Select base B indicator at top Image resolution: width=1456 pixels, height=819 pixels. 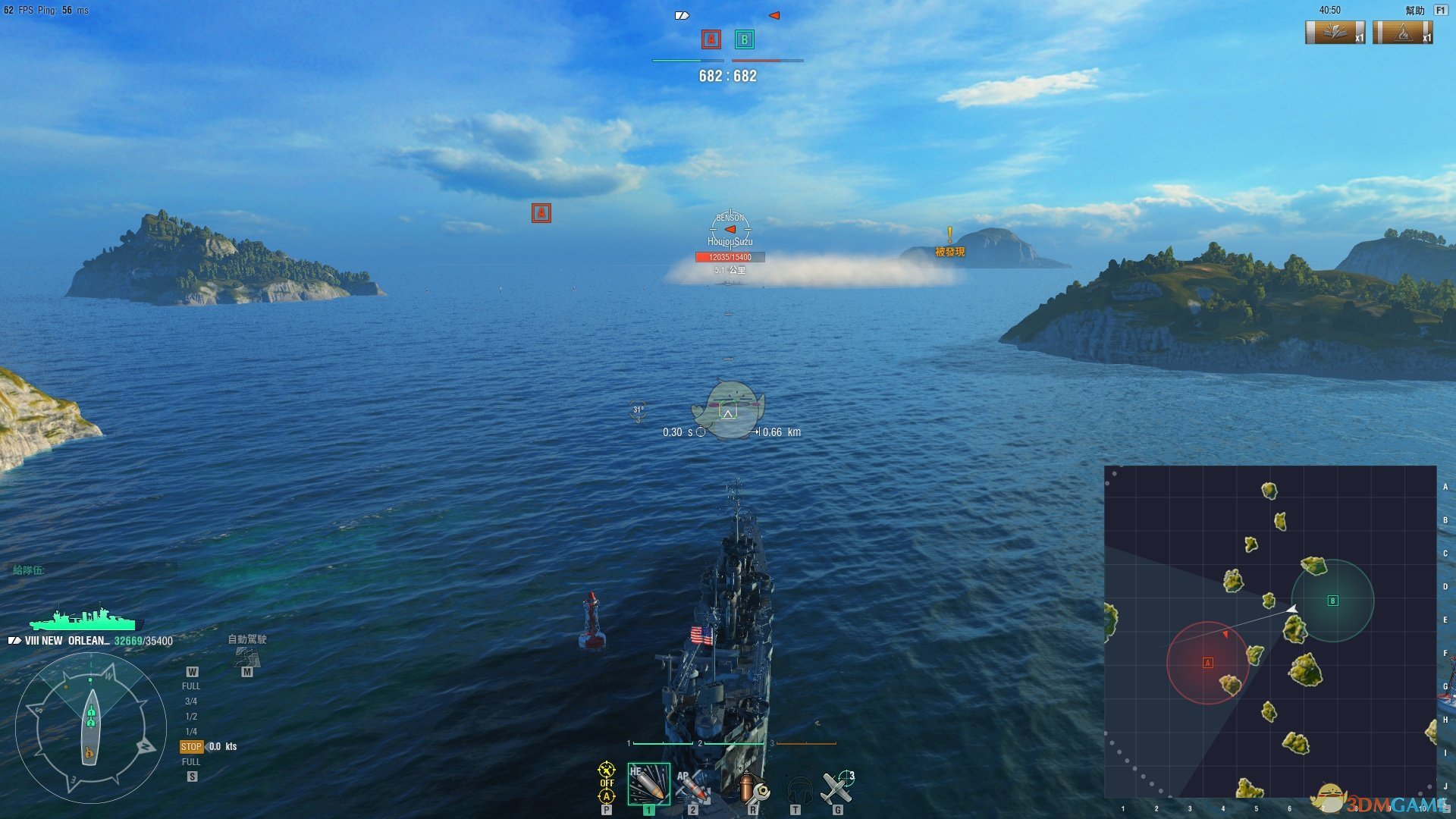744,39
